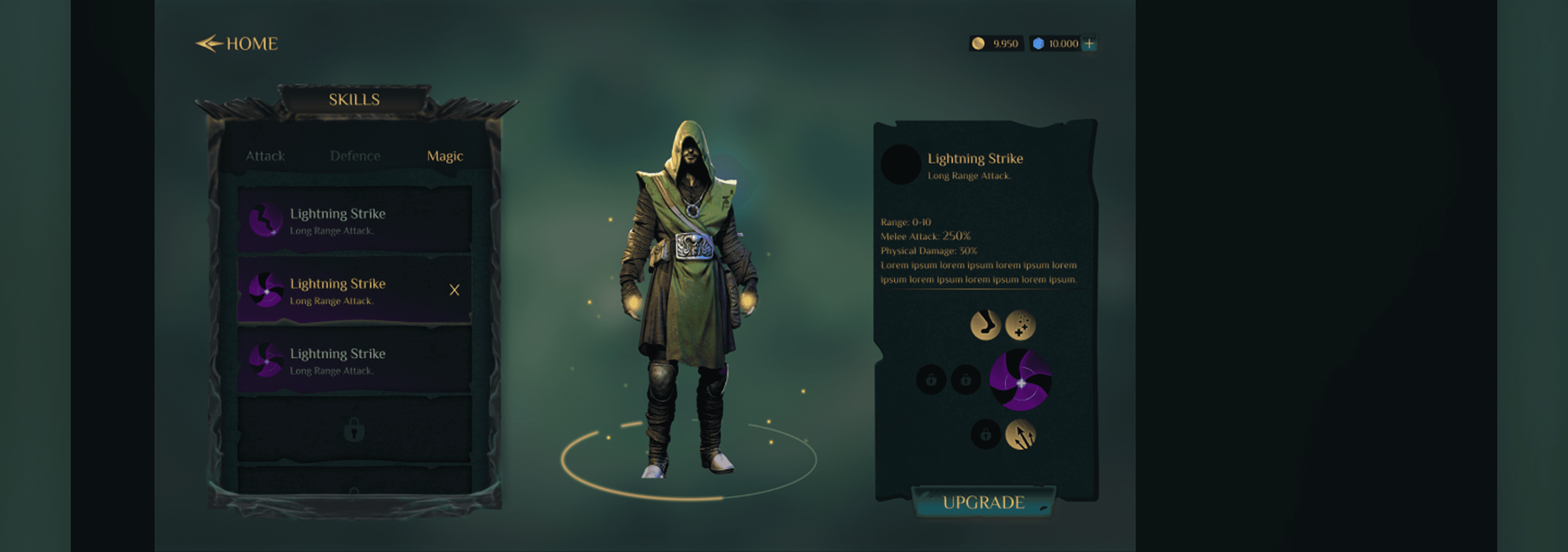The height and width of the screenshot is (552, 1568).
Task: Choose the golden arrows upgrade node
Action: (x=1020, y=434)
